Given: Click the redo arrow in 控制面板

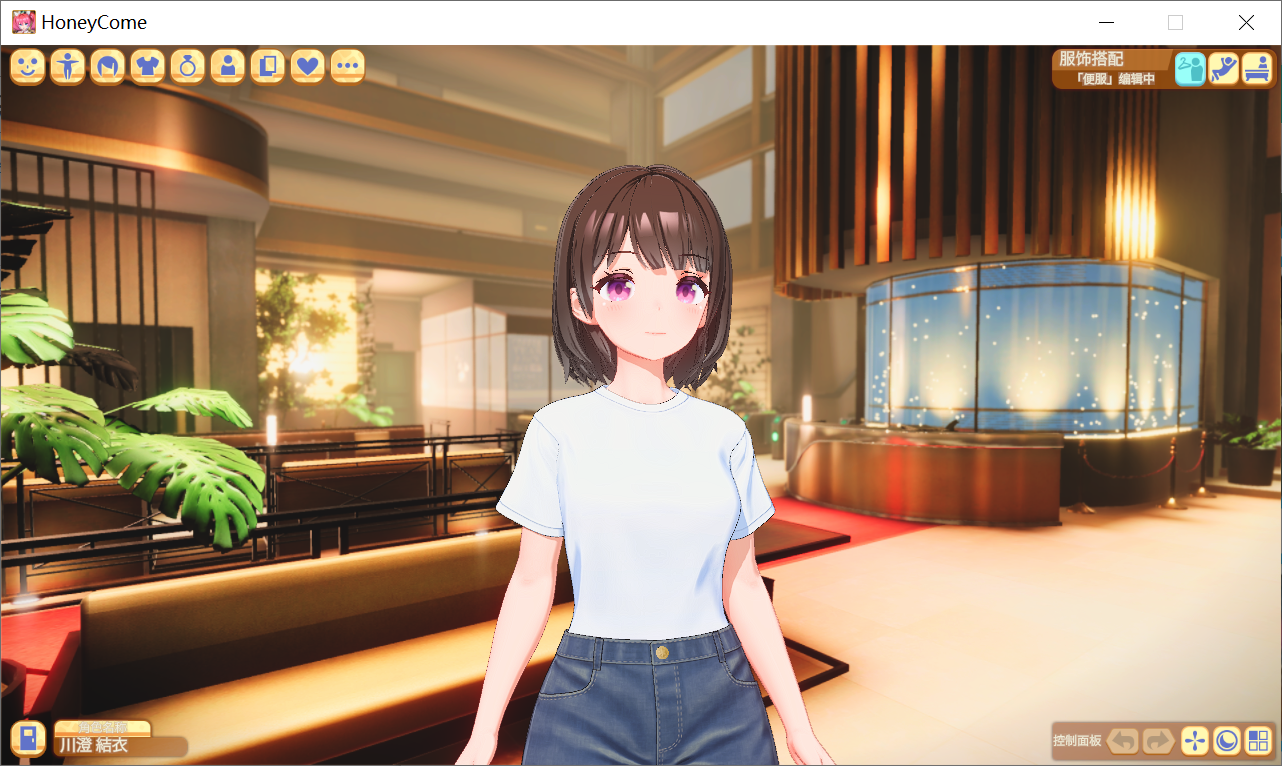Looking at the screenshot, I should coord(1158,740).
